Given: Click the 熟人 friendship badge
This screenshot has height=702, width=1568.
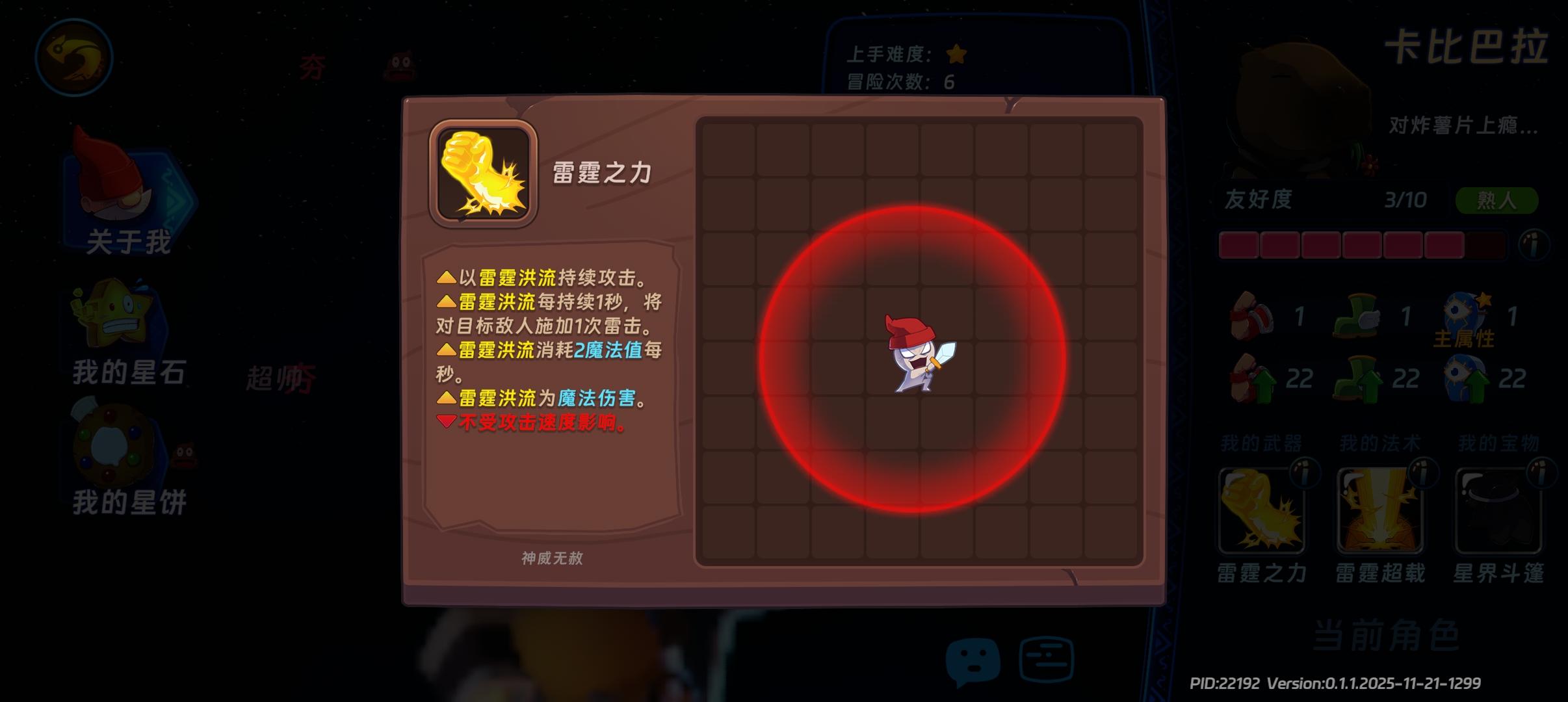Looking at the screenshot, I should coord(1495,200).
